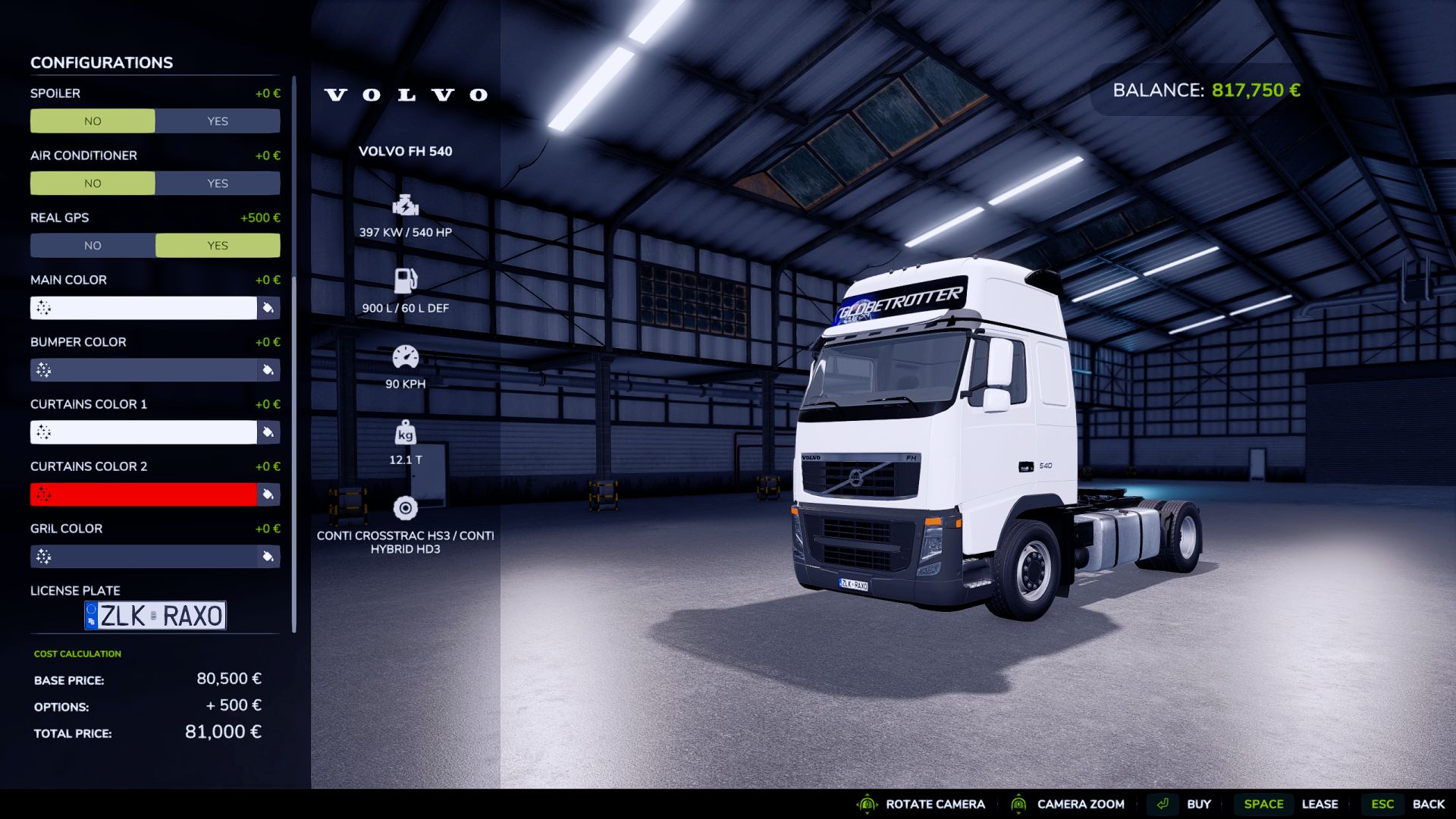
Task: Click the Volvo FH 540 model name
Action: click(405, 151)
